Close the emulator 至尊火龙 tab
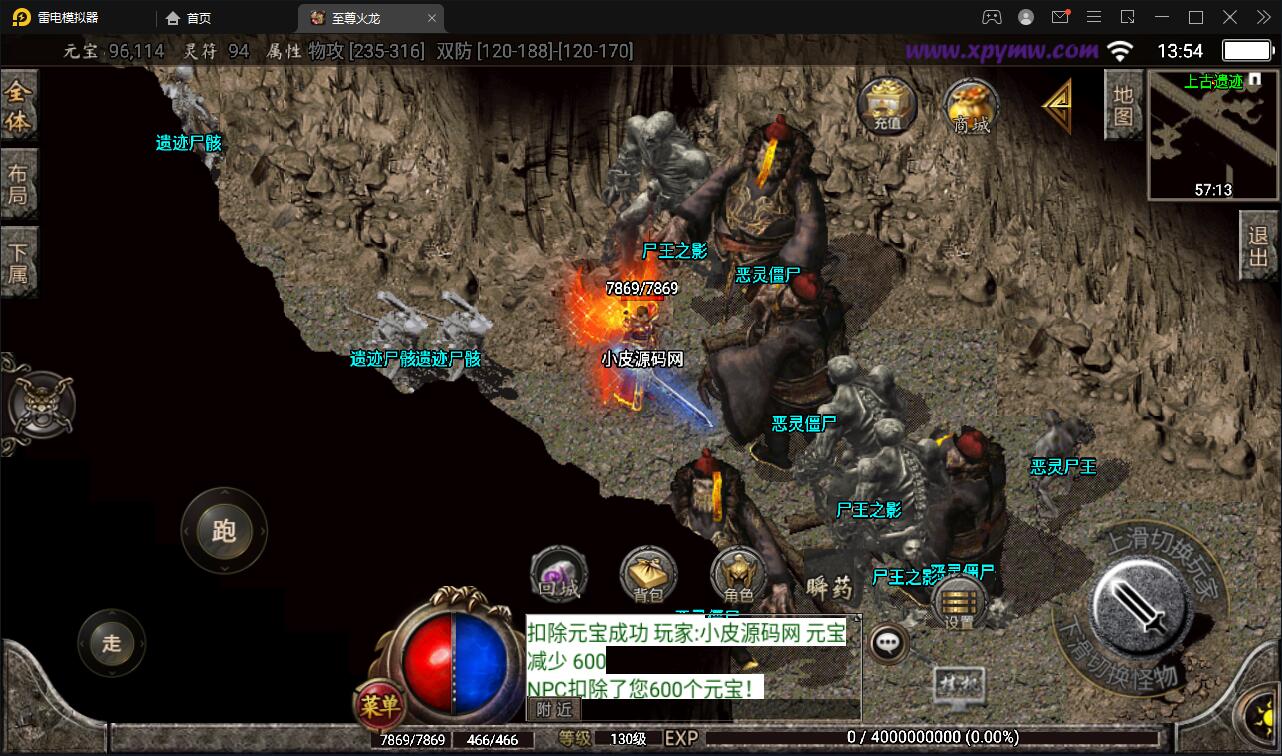 coord(432,18)
